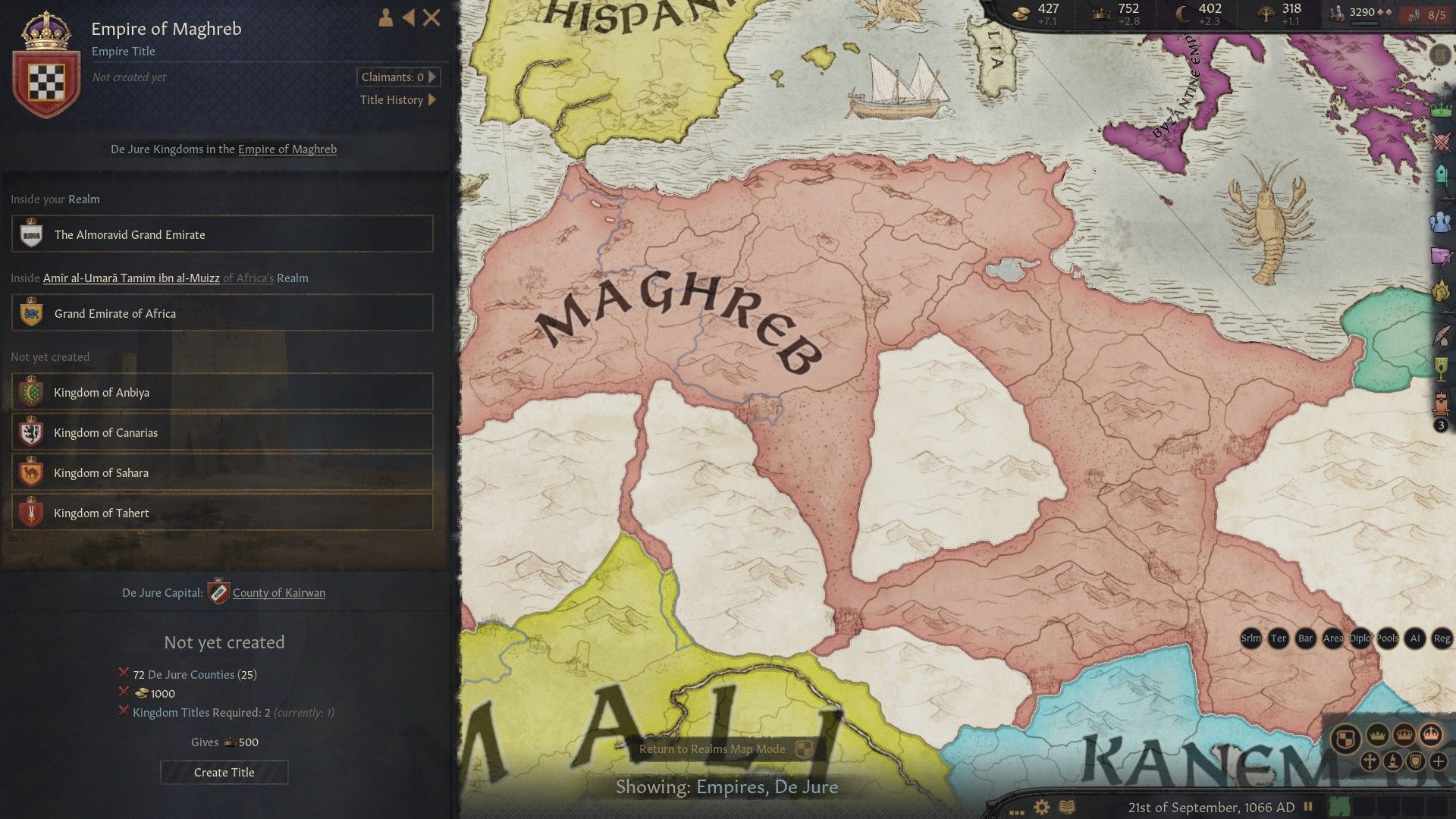
Task: Toggle the Pools debug map mode
Action: [x=1388, y=639]
